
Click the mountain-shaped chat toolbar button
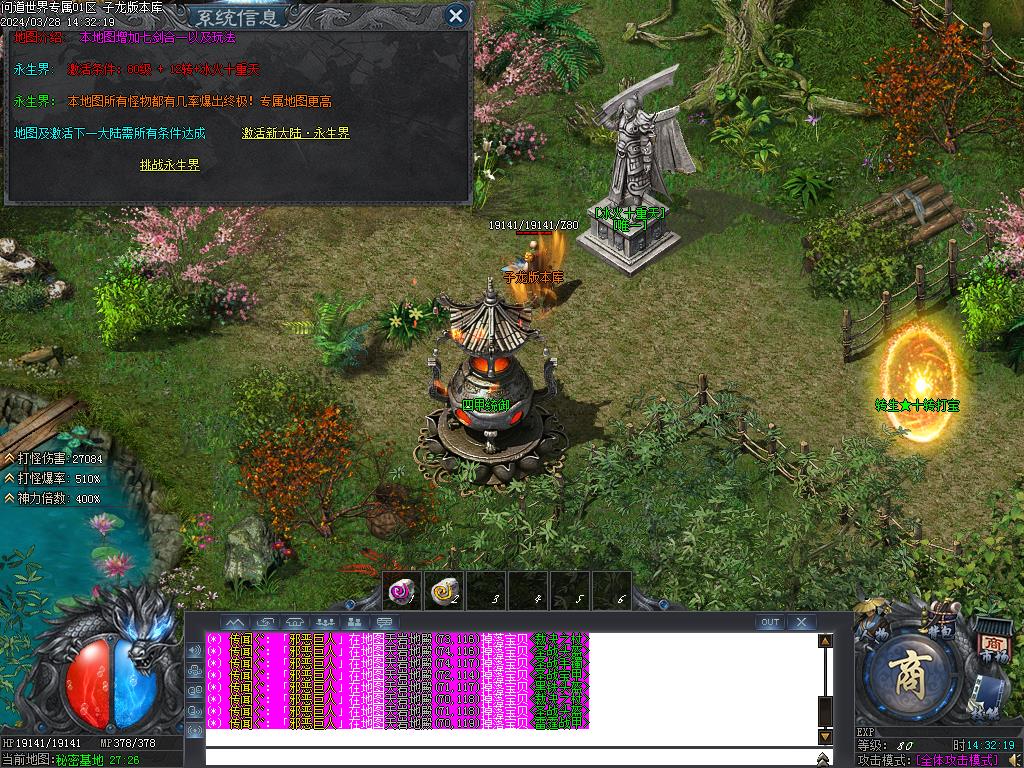(235, 623)
